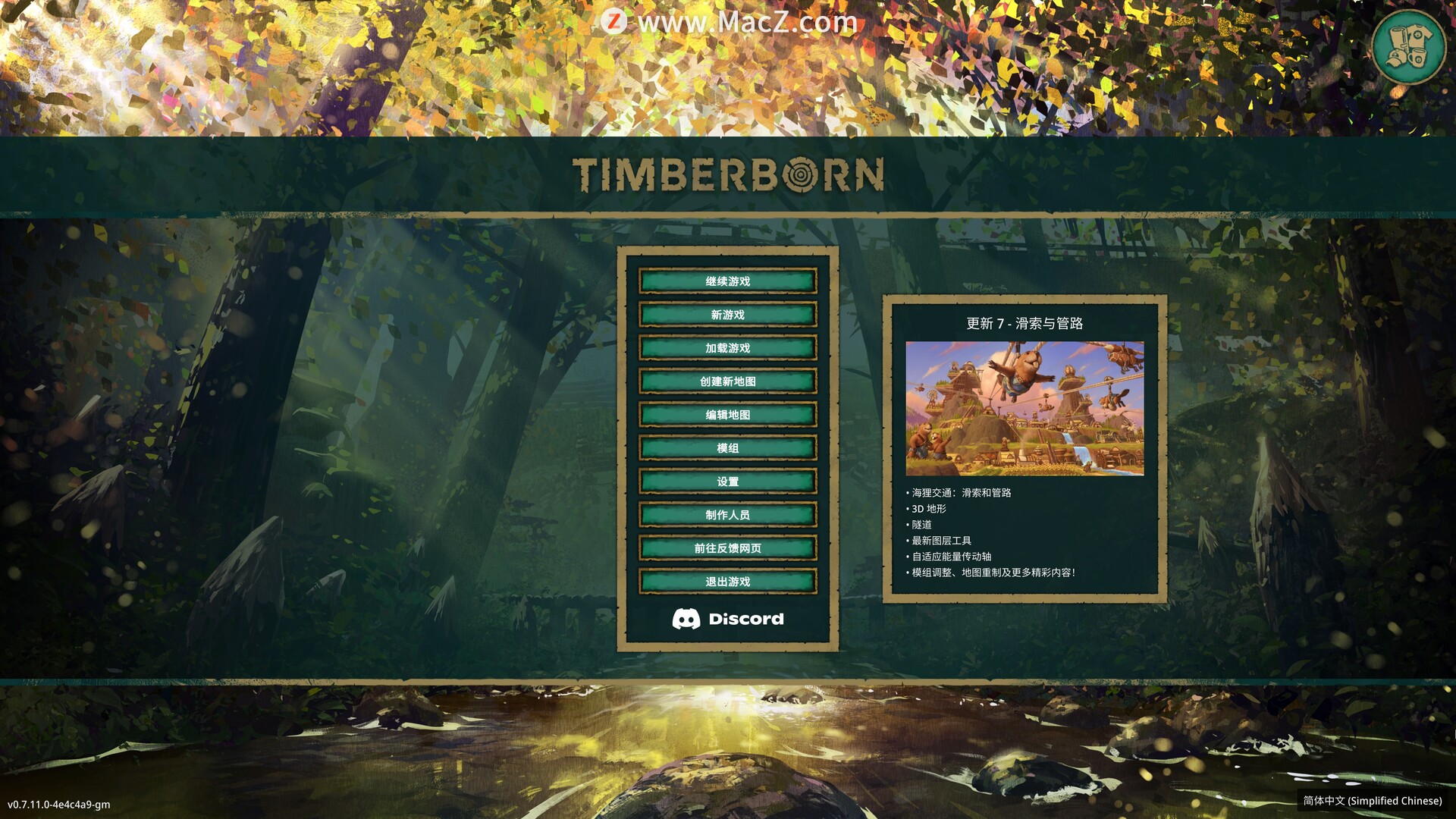The width and height of the screenshot is (1456, 819).
Task: Choose 创建新地图 to create a map
Action: (x=727, y=381)
